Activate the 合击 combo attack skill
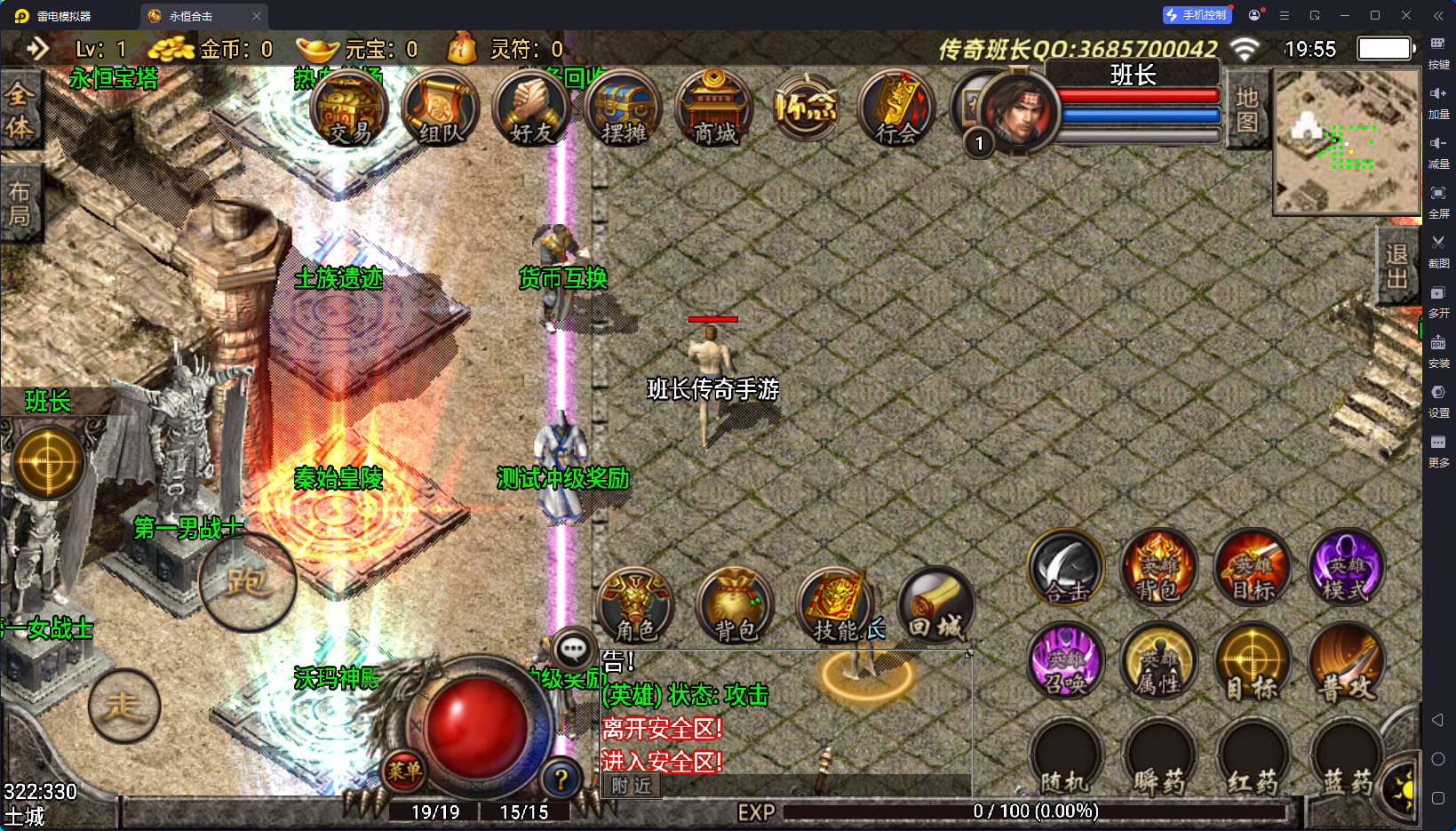 [x=1066, y=569]
